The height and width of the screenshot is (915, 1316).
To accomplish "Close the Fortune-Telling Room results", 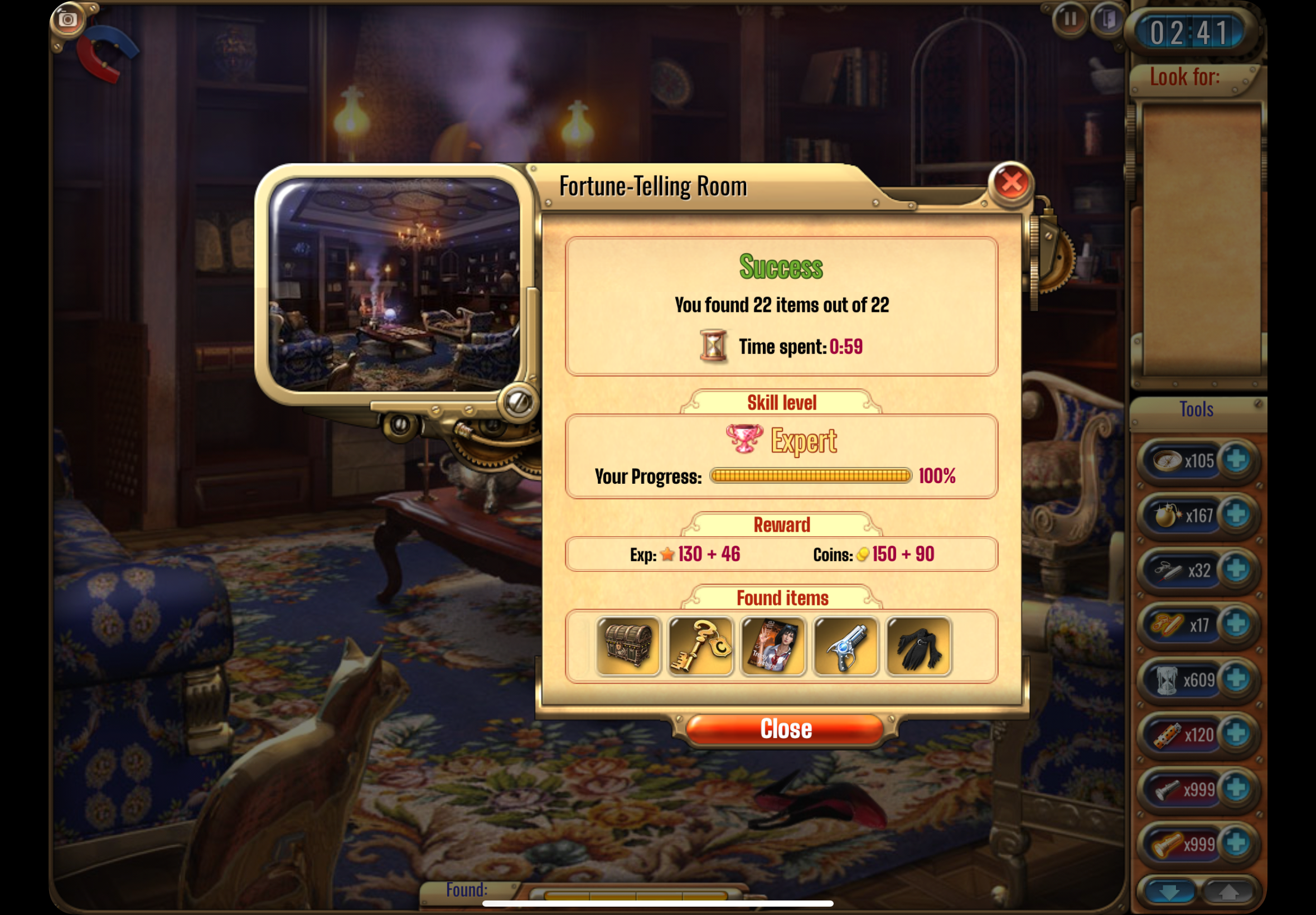I will click(x=785, y=729).
